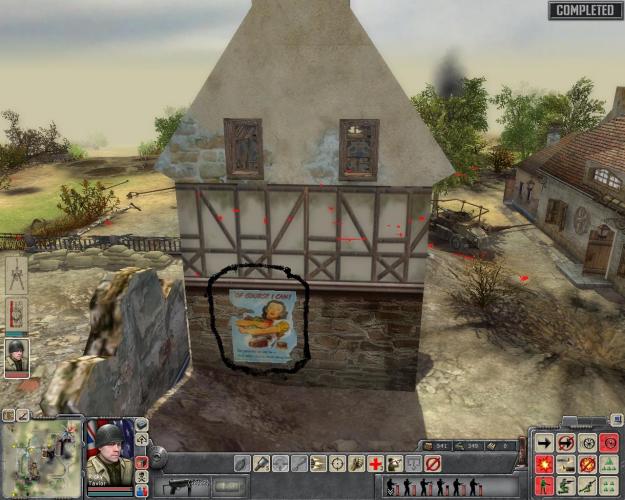Select Taylor's soldier portrait
The width and height of the screenshot is (625, 500).
coord(109,454)
